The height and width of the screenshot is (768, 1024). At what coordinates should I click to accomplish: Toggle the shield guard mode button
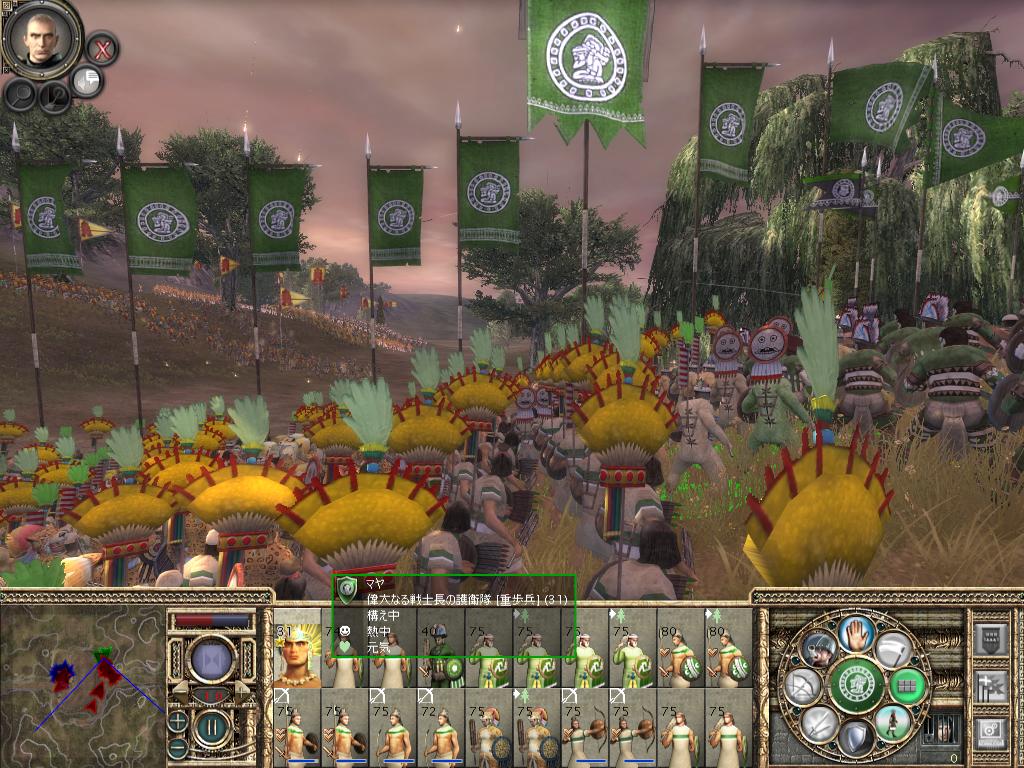pyautogui.click(x=856, y=740)
